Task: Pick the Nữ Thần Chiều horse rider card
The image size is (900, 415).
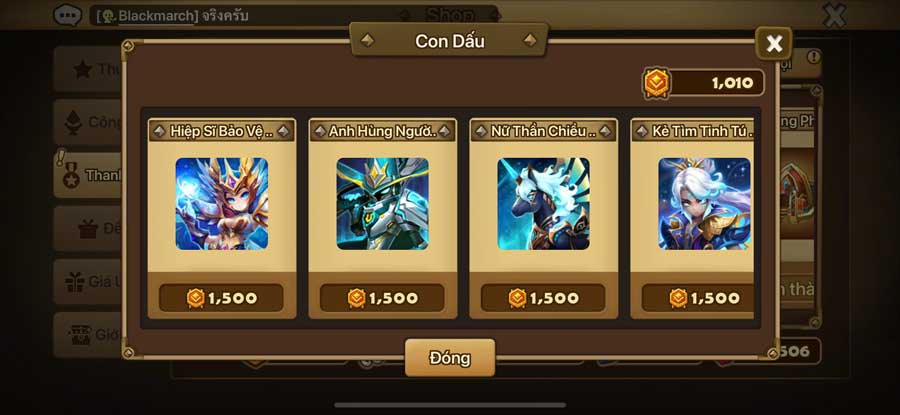Action: coord(543,203)
